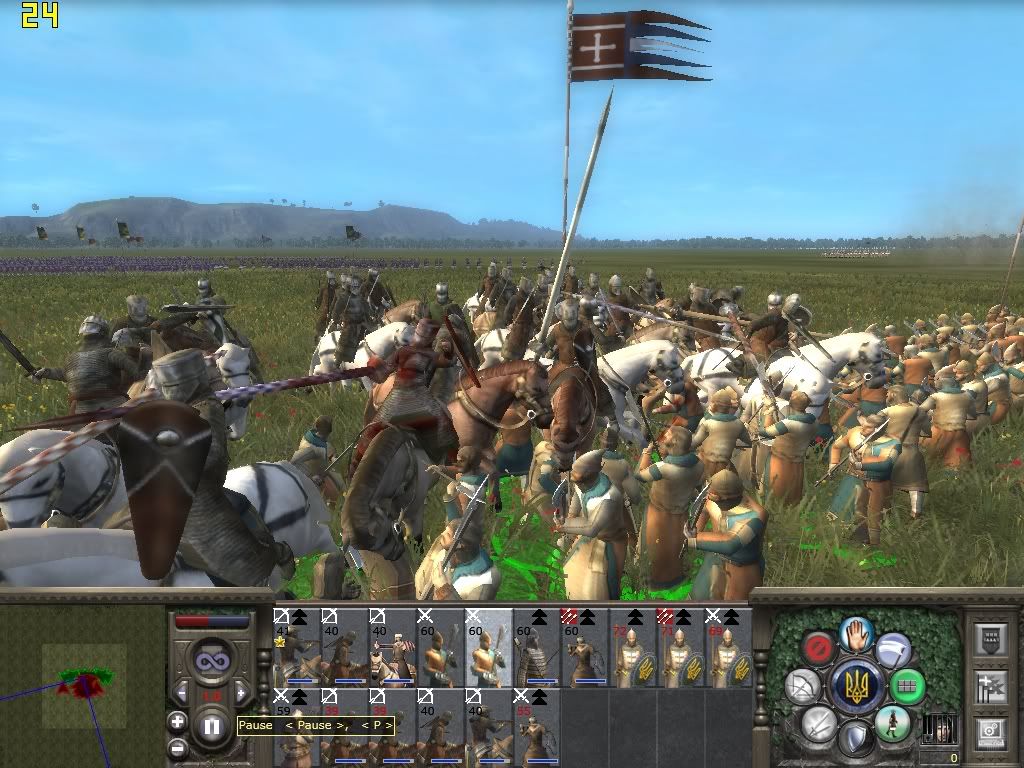Toggle the bow fire-at-will button

tap(803, 686)
